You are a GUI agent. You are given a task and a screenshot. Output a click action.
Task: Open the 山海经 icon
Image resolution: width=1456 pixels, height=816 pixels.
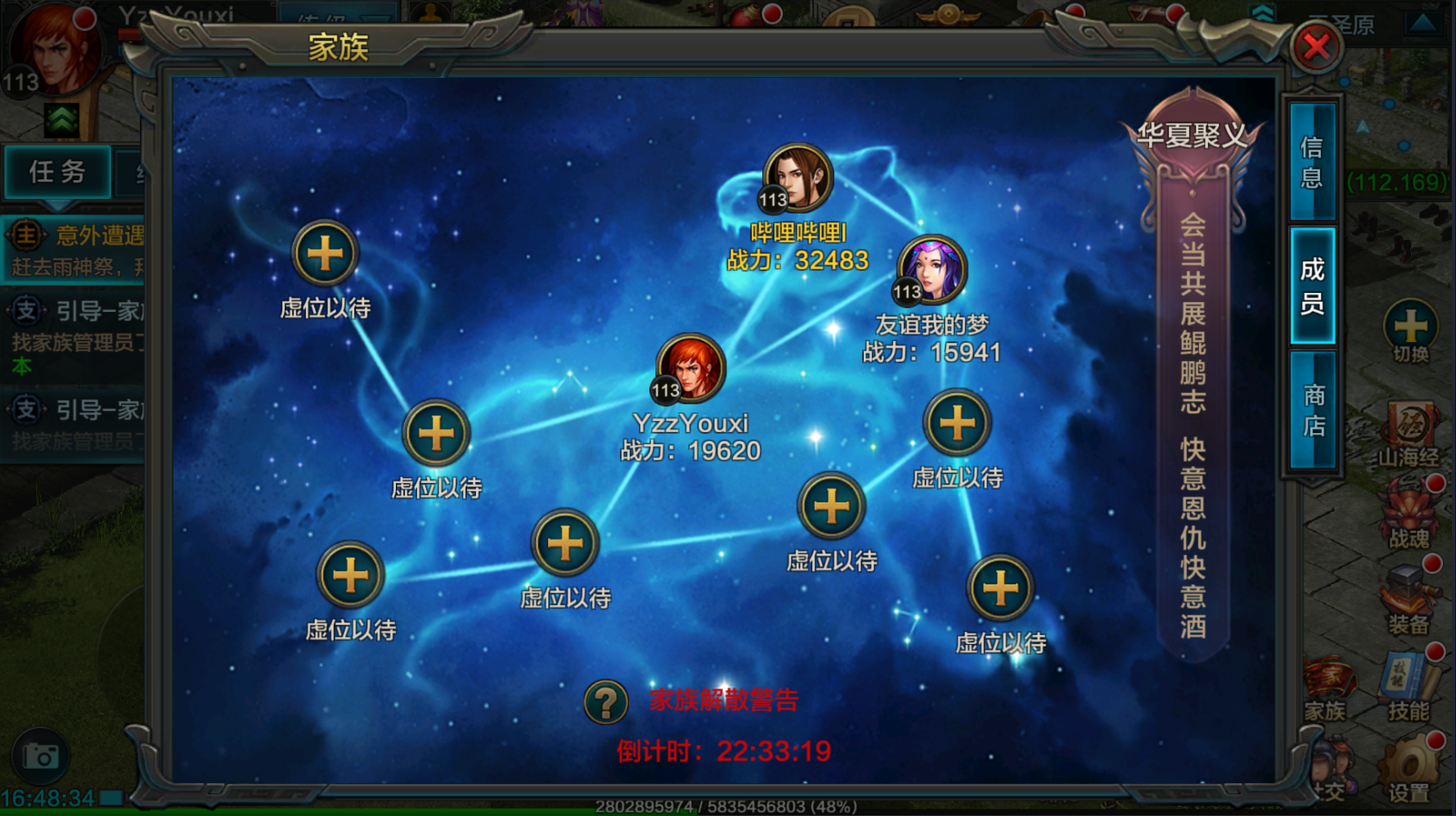[1409, 432]
